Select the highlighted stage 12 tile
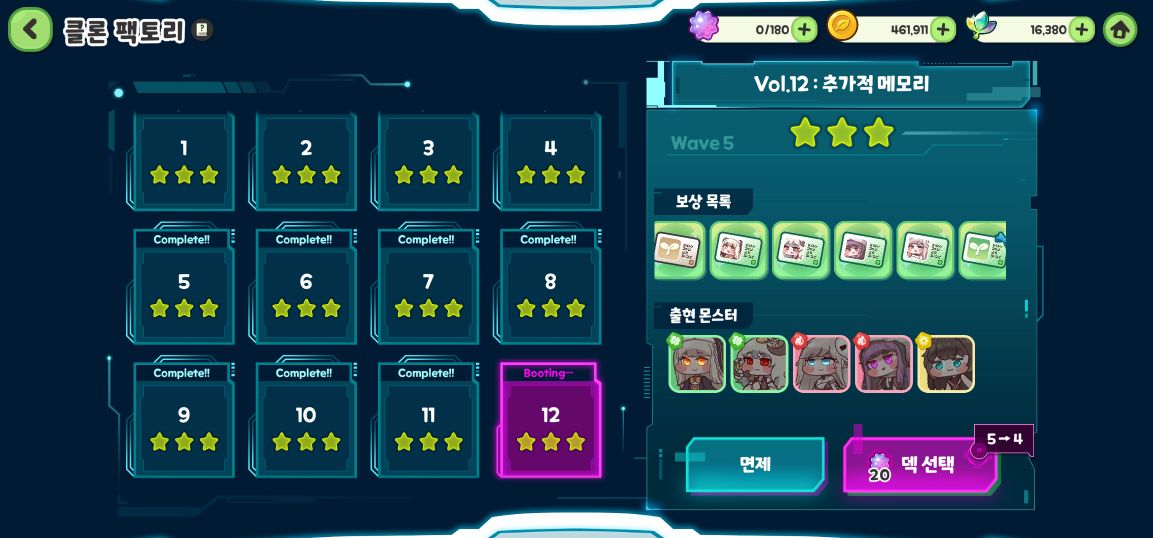The width and height of the screenshot is (1153, 538). click(550, 426)
